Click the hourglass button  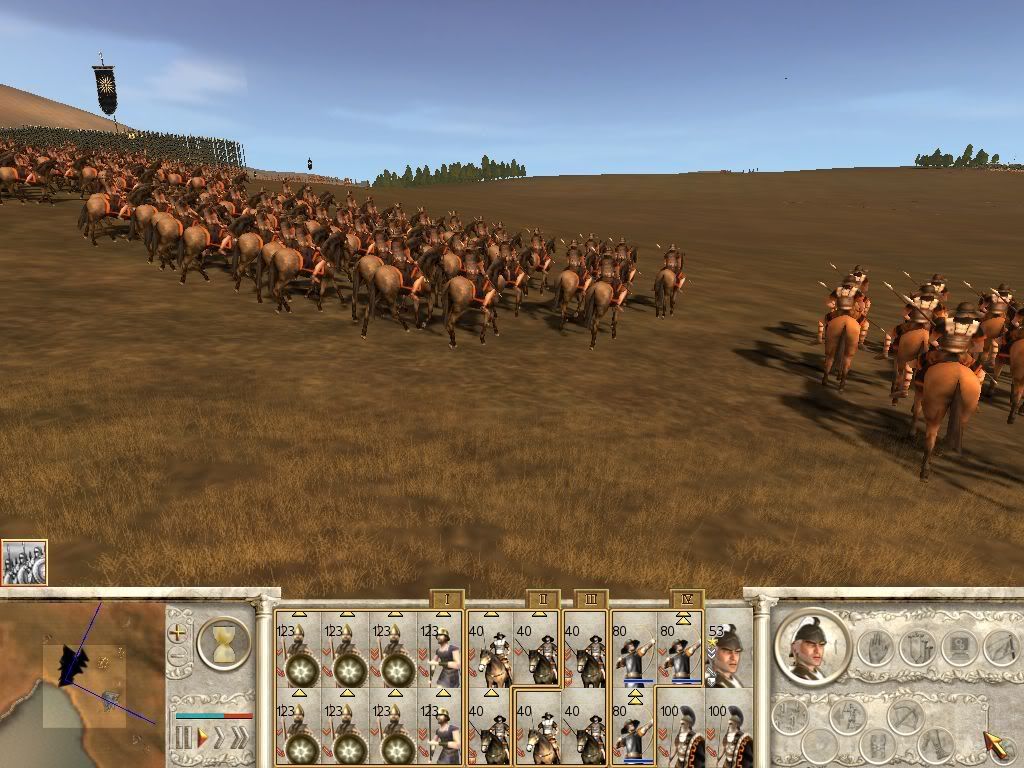point(223,643)
